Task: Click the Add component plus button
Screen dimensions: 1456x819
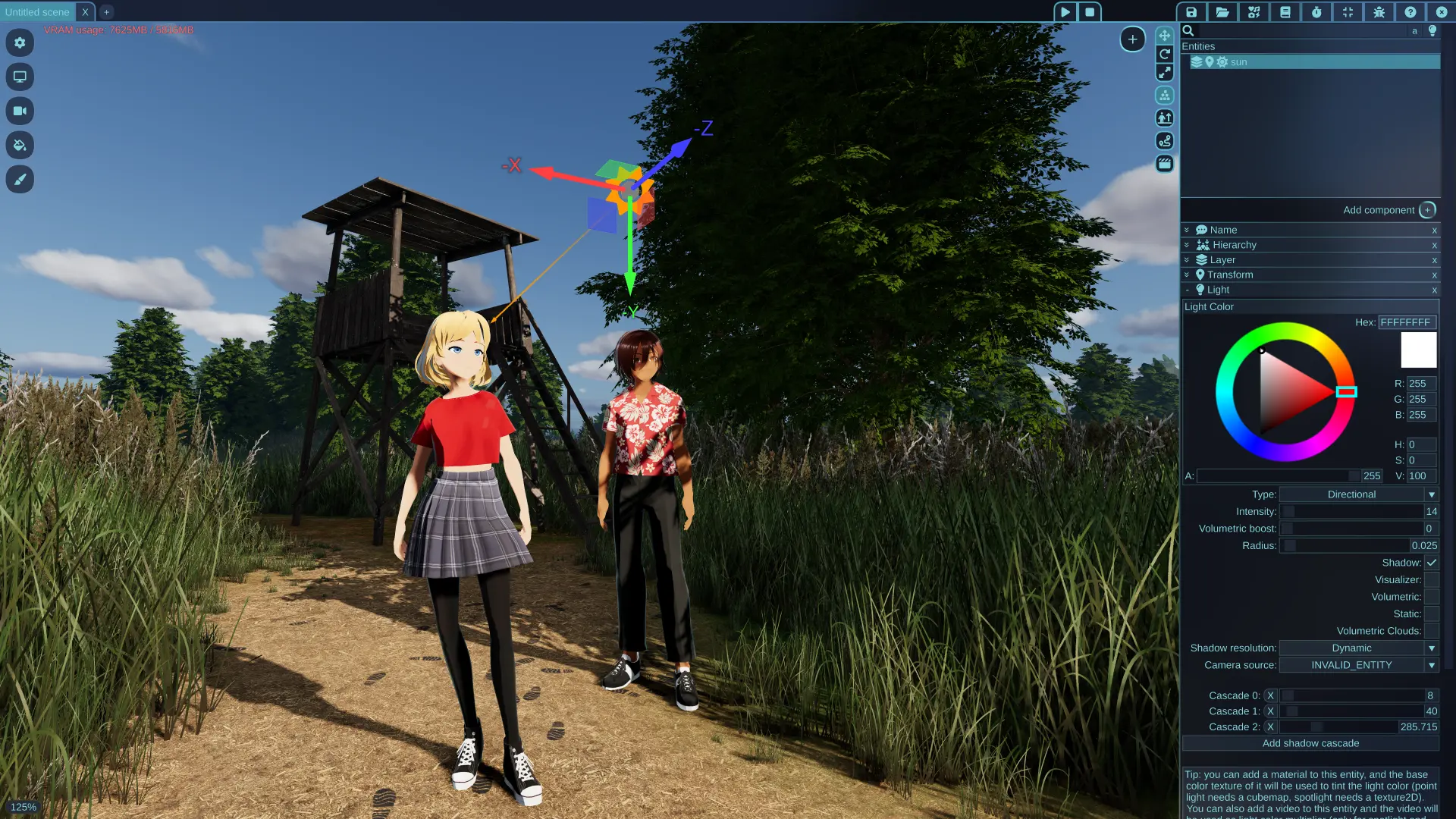Action: 1427,210
